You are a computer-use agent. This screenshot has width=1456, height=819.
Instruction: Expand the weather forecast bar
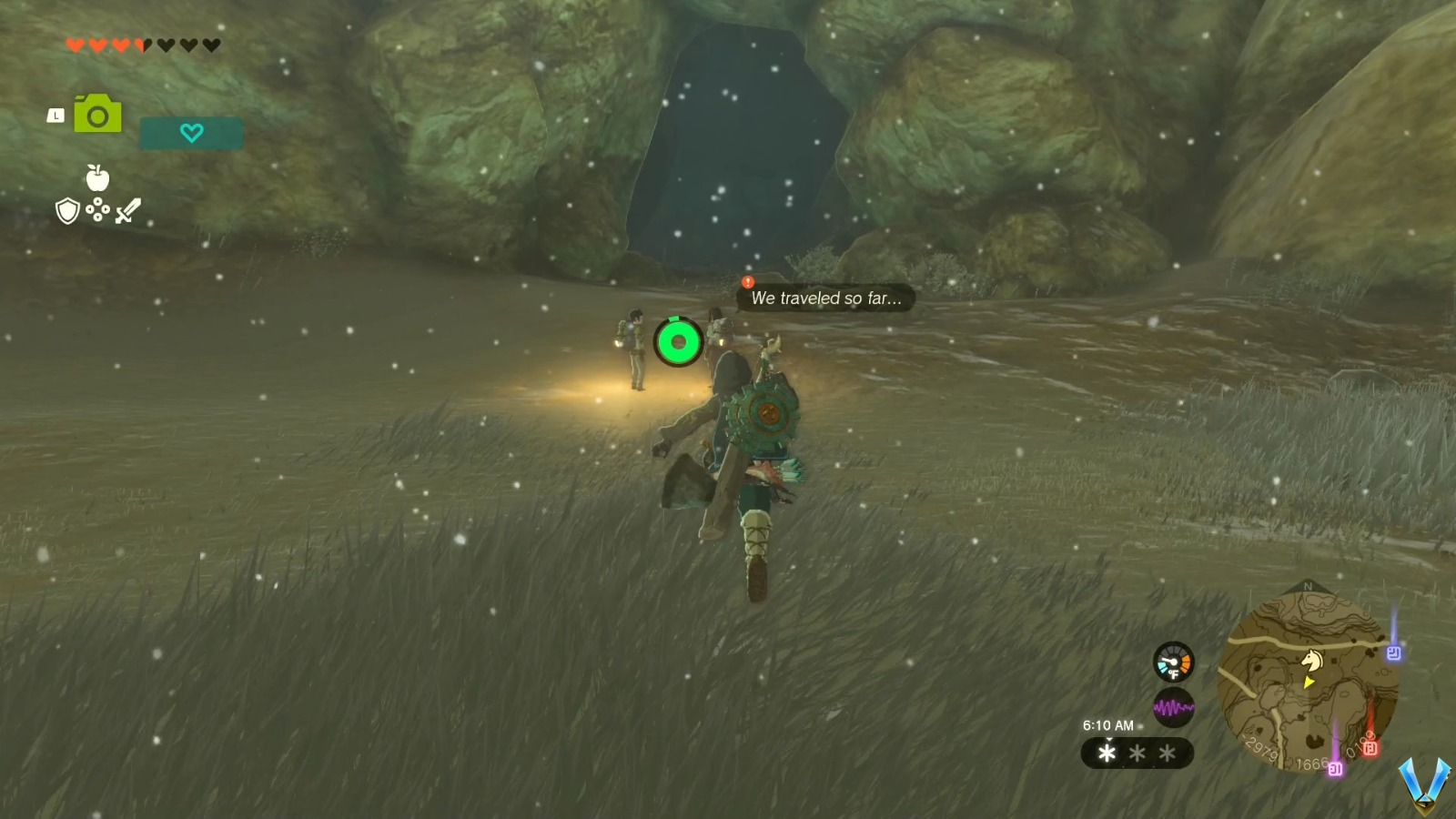(1137, 753)
